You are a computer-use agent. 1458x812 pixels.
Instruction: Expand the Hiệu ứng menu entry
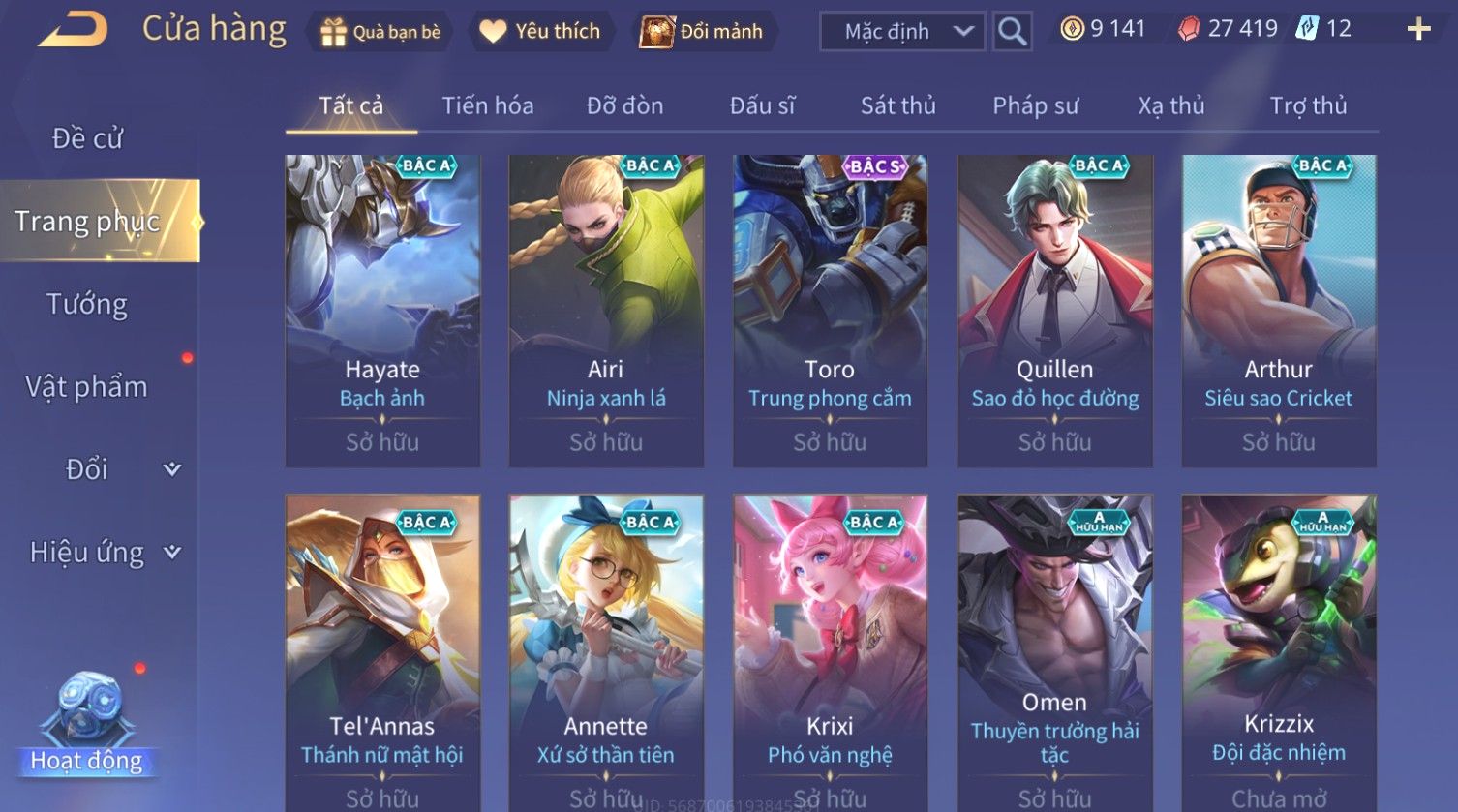(x=104, y=553)
